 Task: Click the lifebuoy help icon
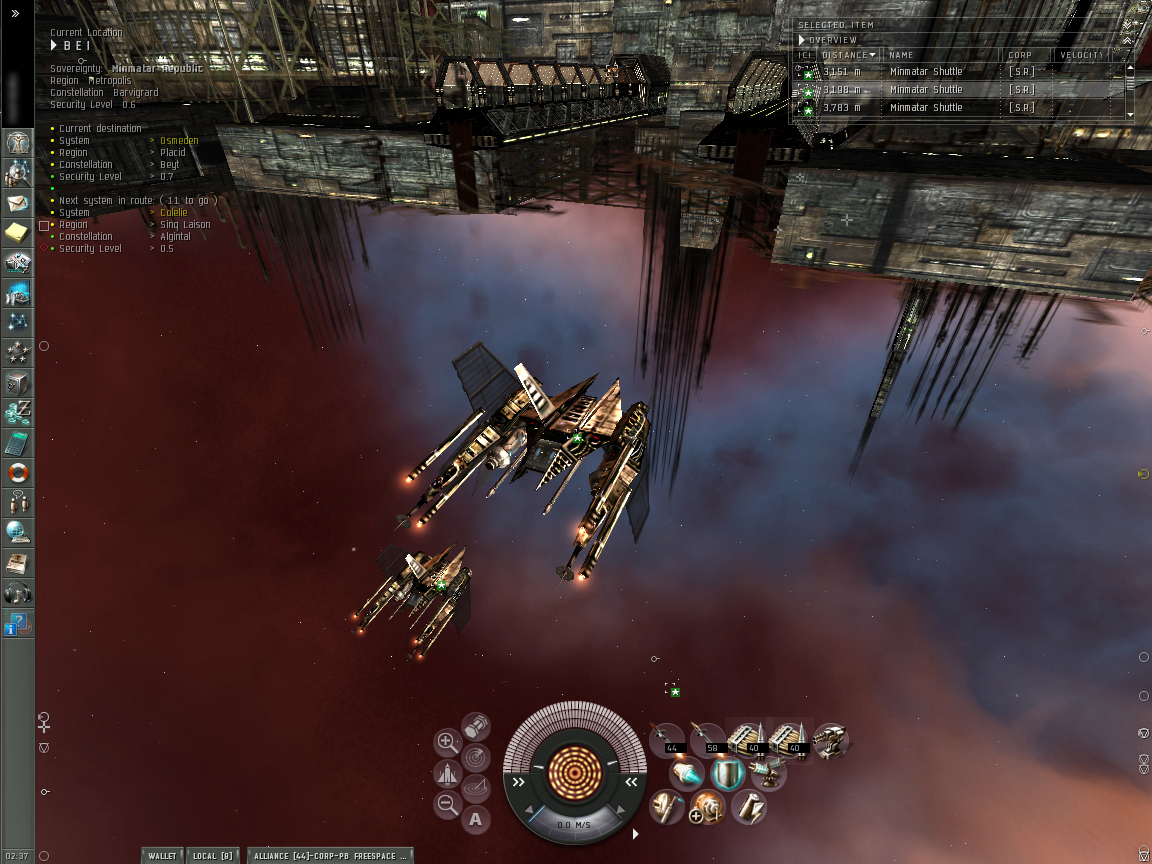point(18,473)
